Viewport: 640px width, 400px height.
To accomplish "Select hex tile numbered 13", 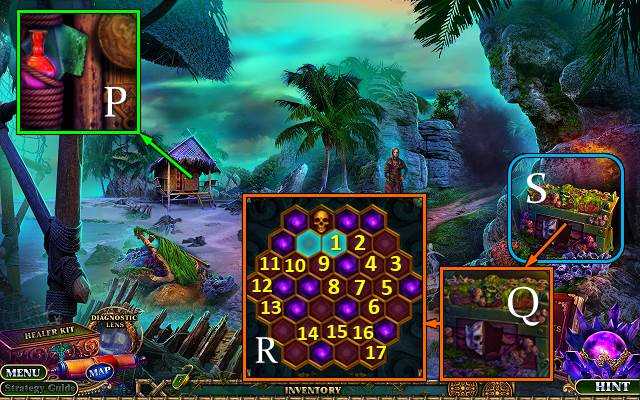I will click(271, 308).
